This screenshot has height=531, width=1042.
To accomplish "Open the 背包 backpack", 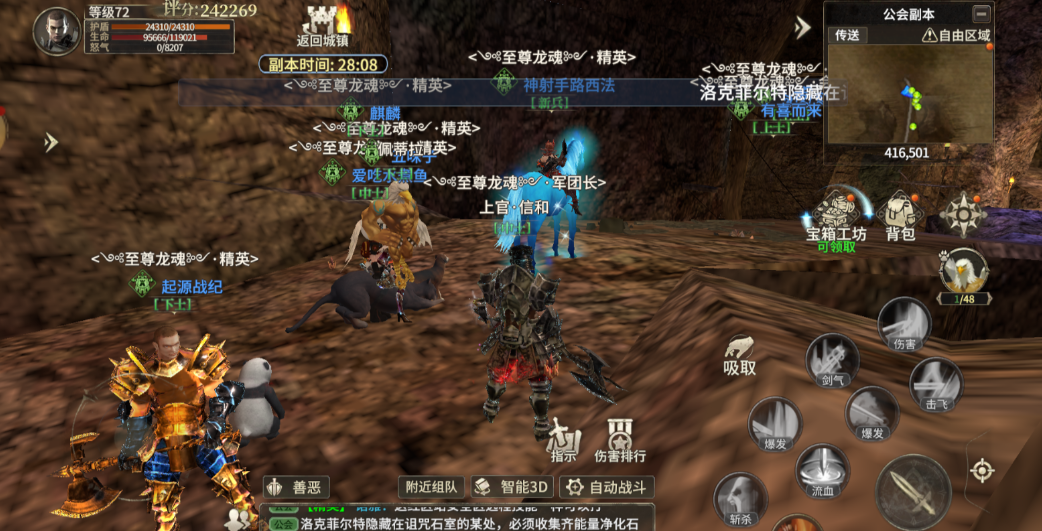I will (900, 214).
